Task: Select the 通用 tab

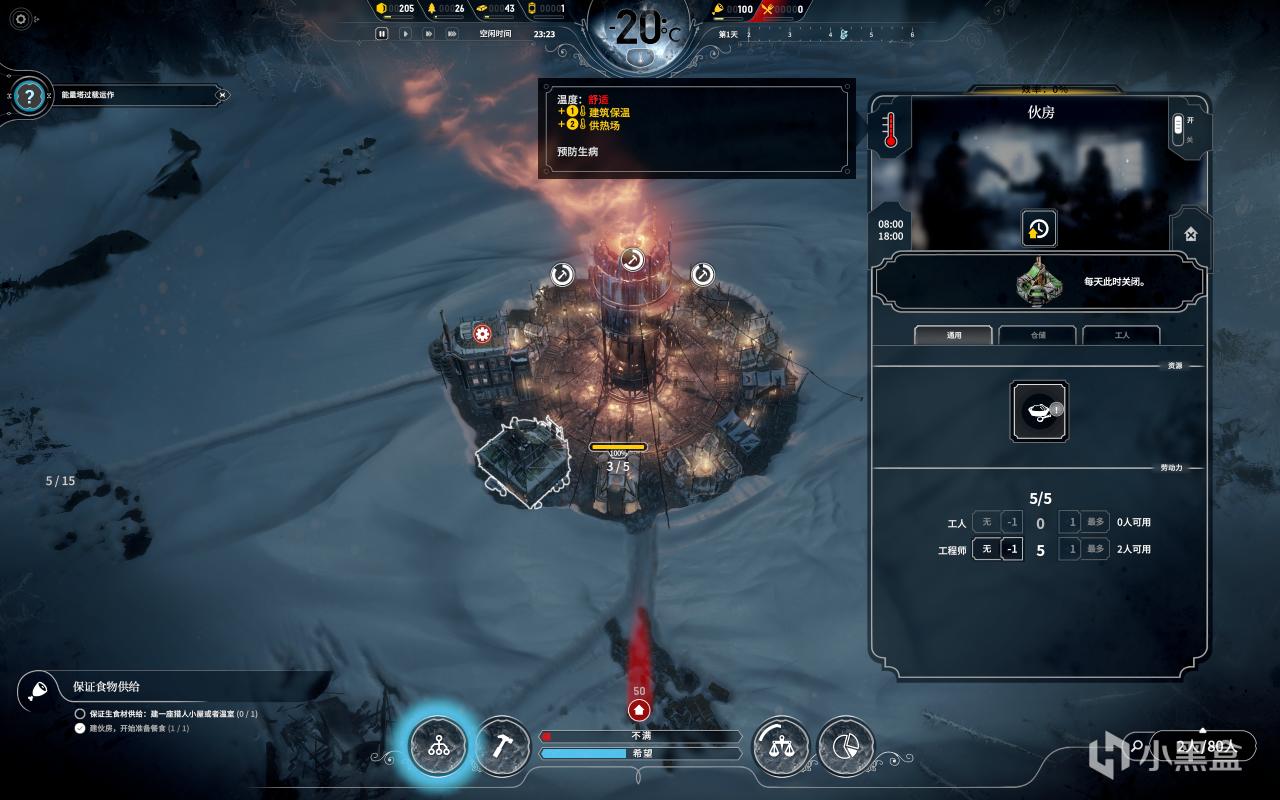Action: tap(953, 335)
